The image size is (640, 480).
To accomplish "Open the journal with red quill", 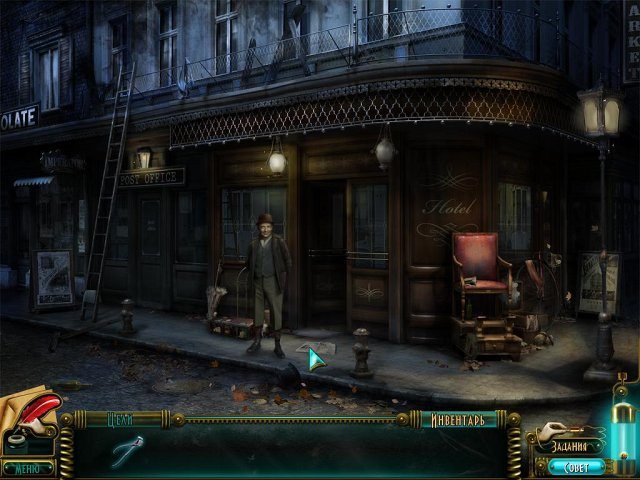I will coord(28,418).
